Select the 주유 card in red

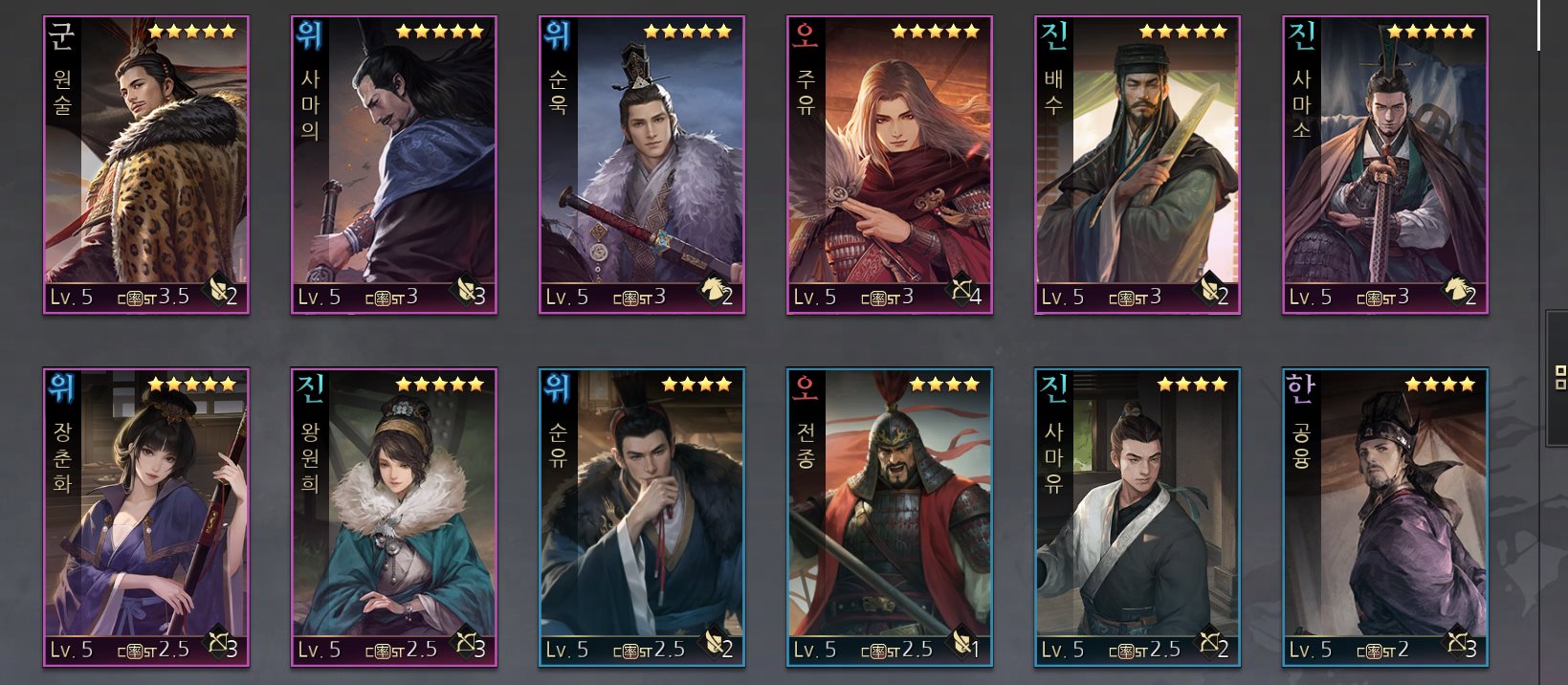point(889,165)
